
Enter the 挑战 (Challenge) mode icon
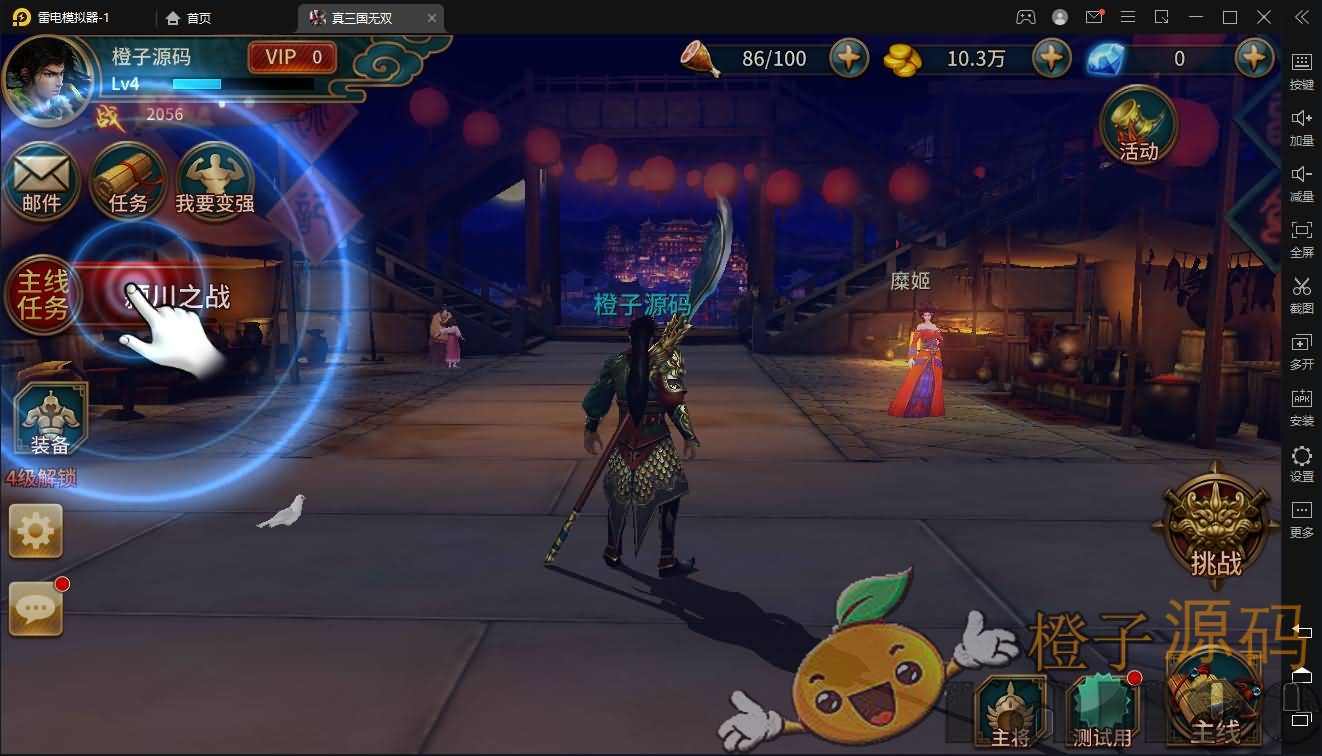coord(1215,525)
